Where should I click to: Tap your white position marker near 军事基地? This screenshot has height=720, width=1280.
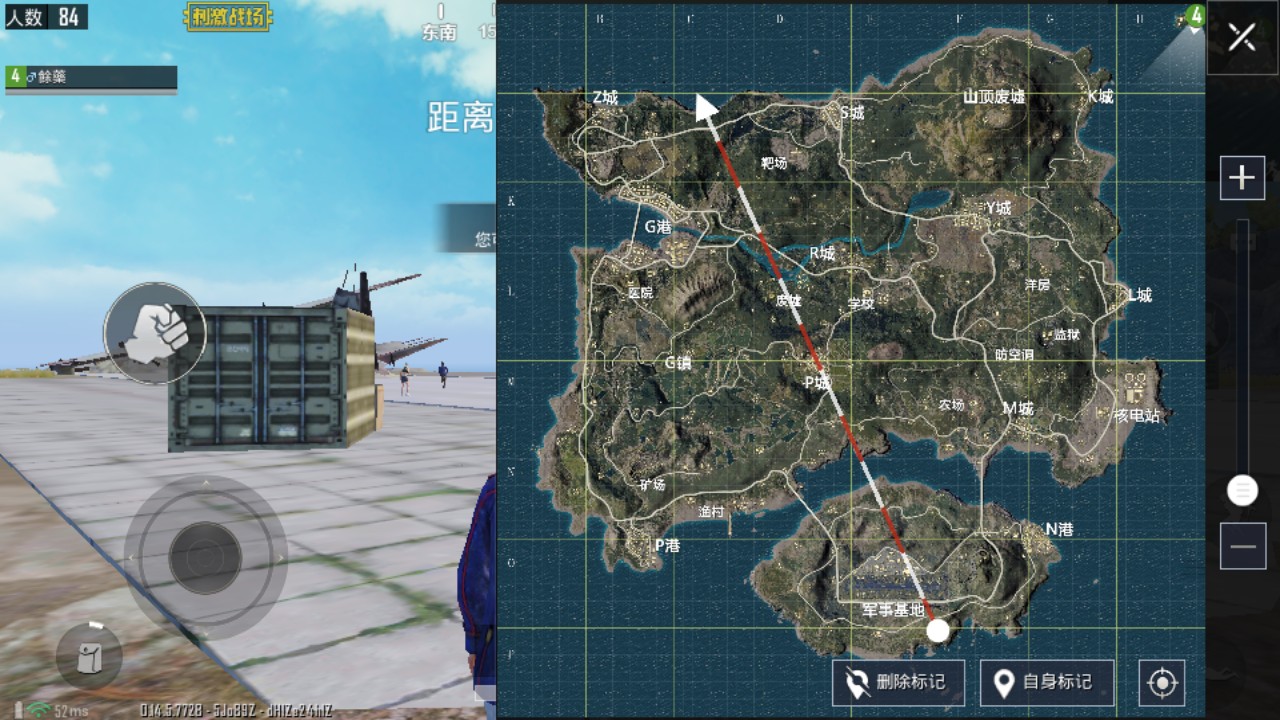(937, 630)
